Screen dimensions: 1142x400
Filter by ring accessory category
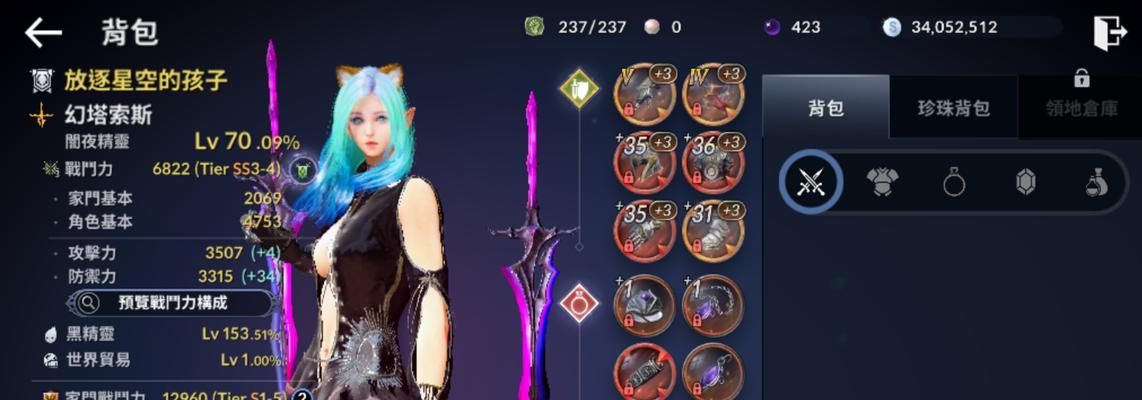[954, 182]
